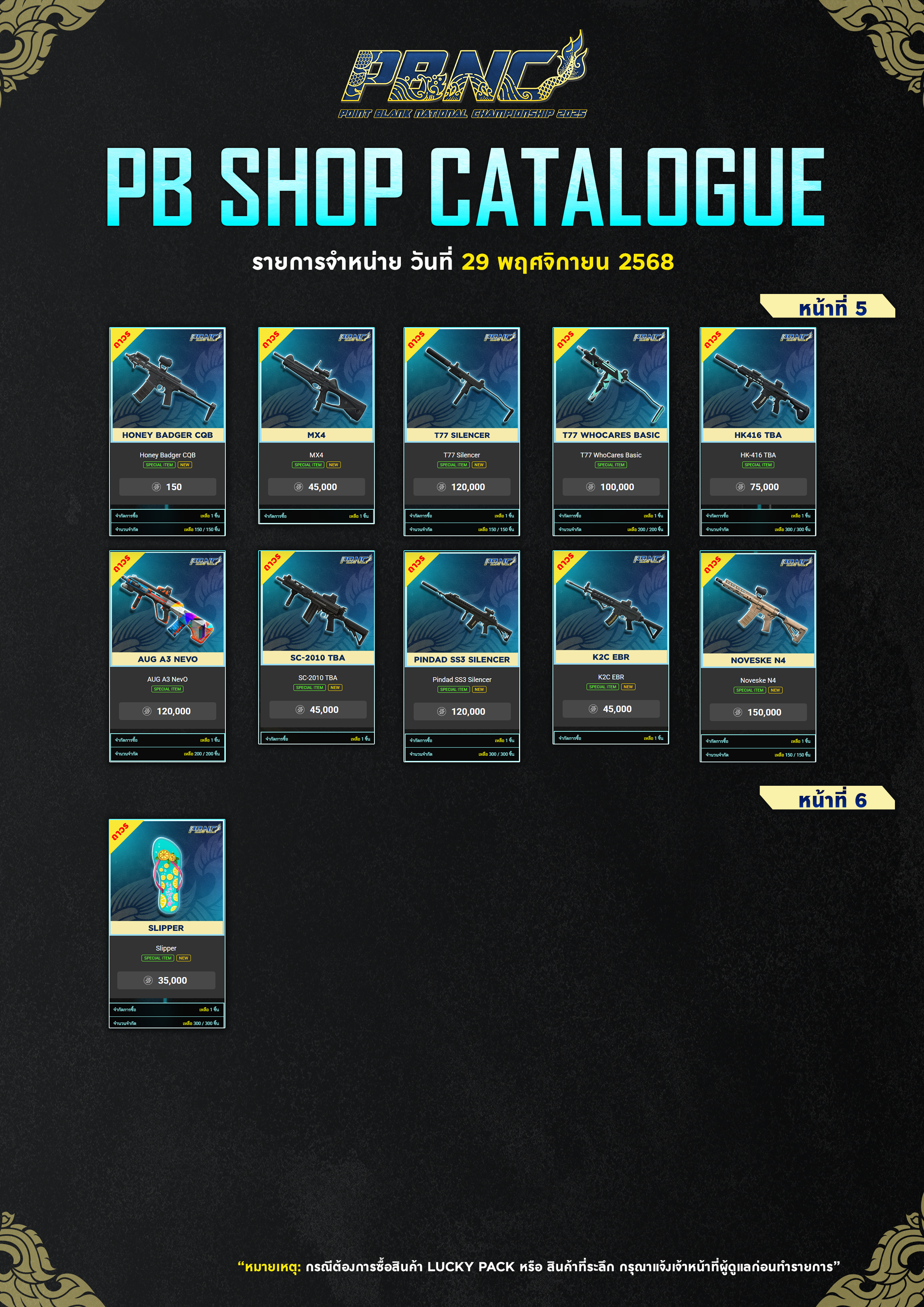Pick the Pindad SS3 Silencer weapon image
Viewport: 924px width, 1307px height.
(x=462, y=604)
